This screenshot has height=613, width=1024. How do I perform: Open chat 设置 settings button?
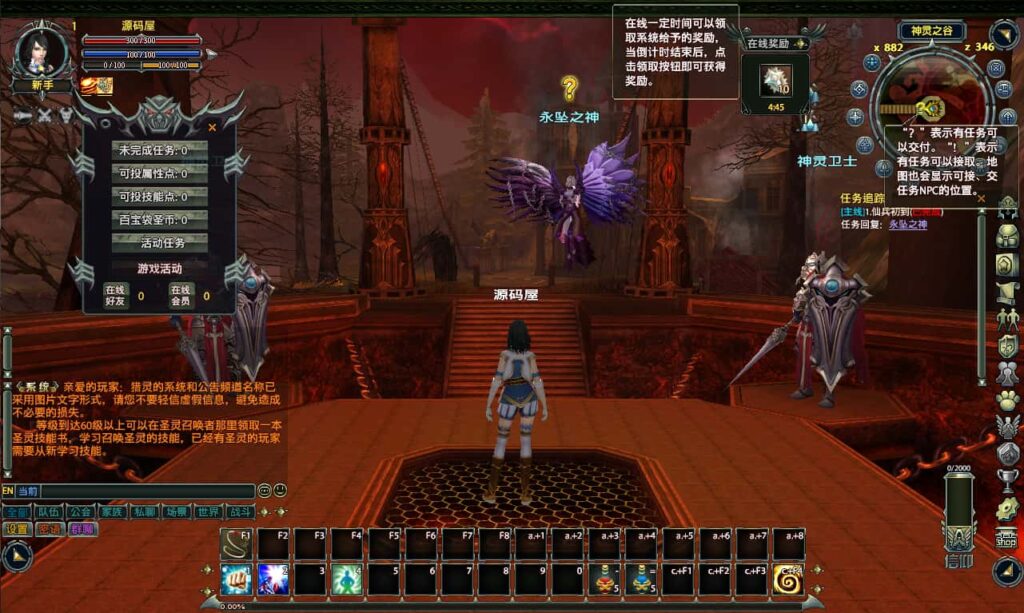(x=17, y=529)
